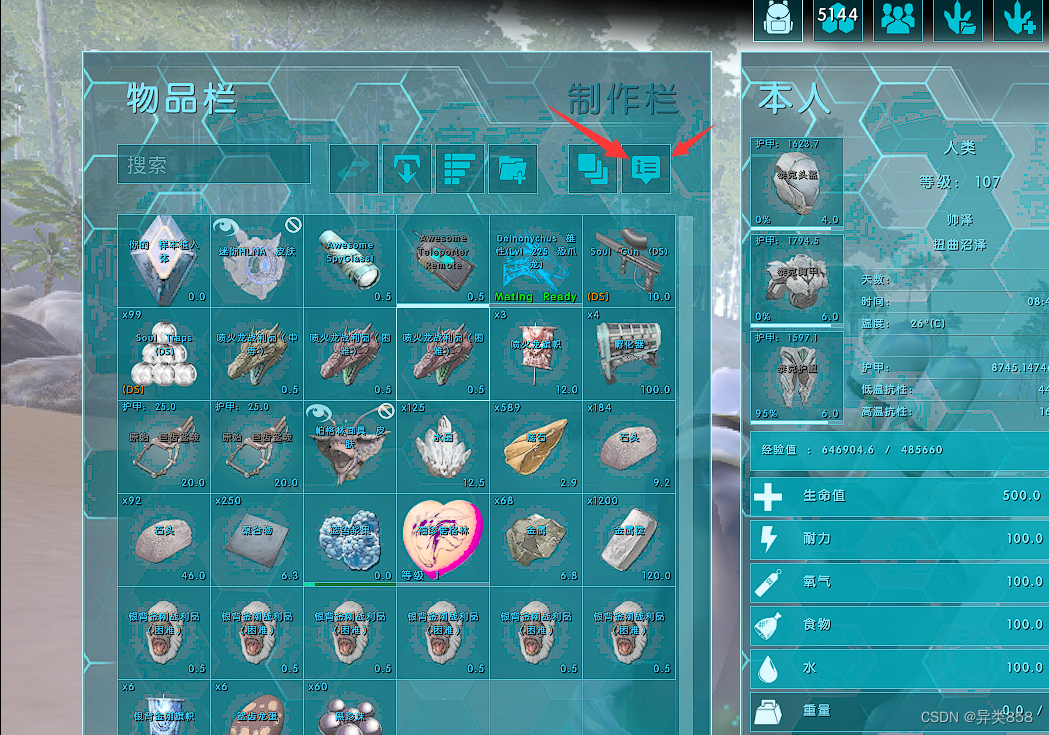Click the sort-items list button
Screen dimensions: 1049x735
(x=459, y=169)
